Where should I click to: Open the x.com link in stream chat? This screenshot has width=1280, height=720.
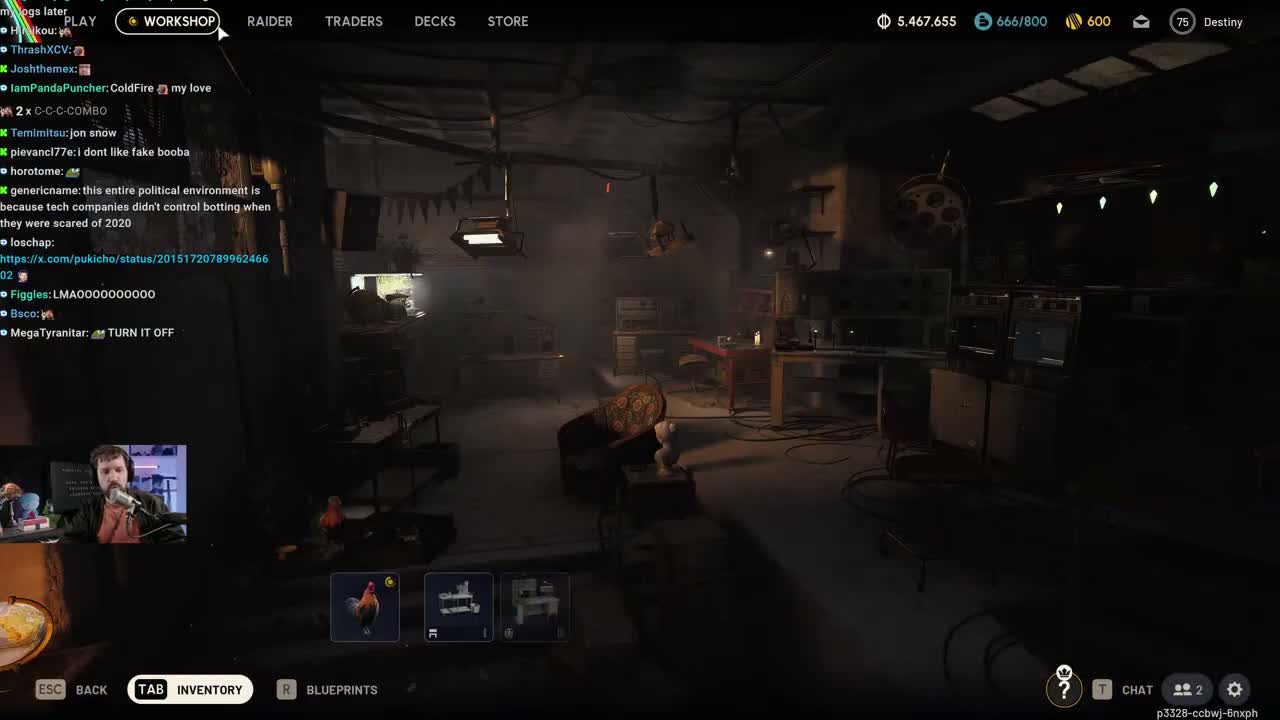tap(134, 259)
